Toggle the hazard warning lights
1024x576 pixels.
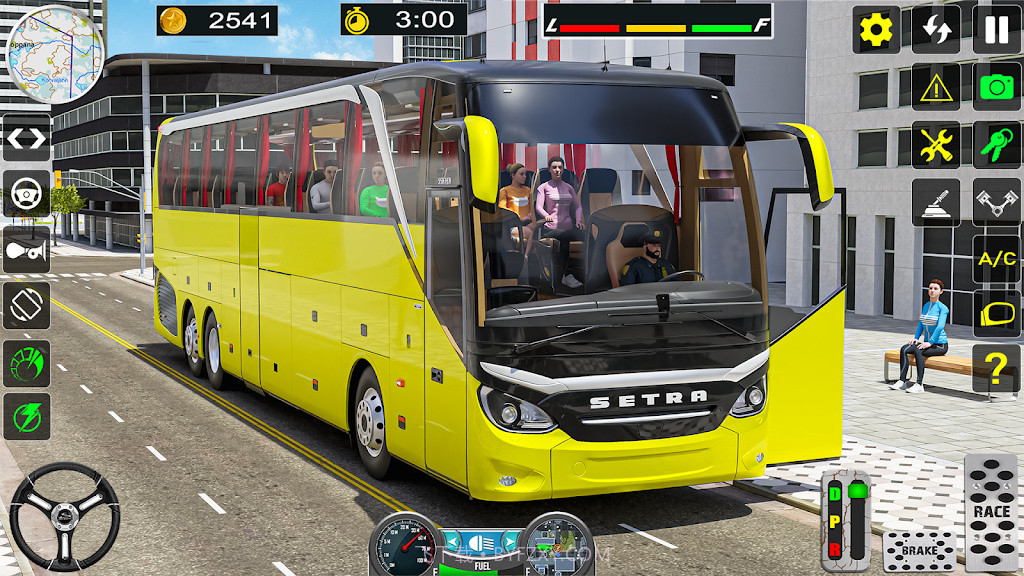(936, 87)
